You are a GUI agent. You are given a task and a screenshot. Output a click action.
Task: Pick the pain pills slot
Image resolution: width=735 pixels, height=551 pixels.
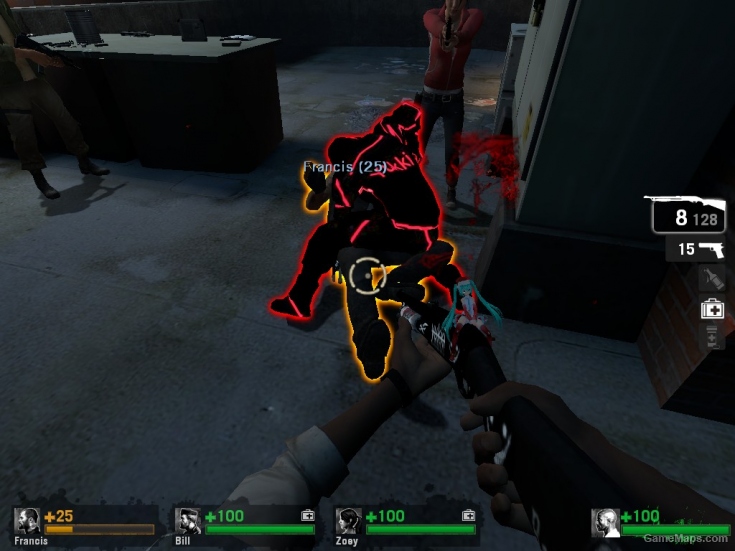pos(711,339)
